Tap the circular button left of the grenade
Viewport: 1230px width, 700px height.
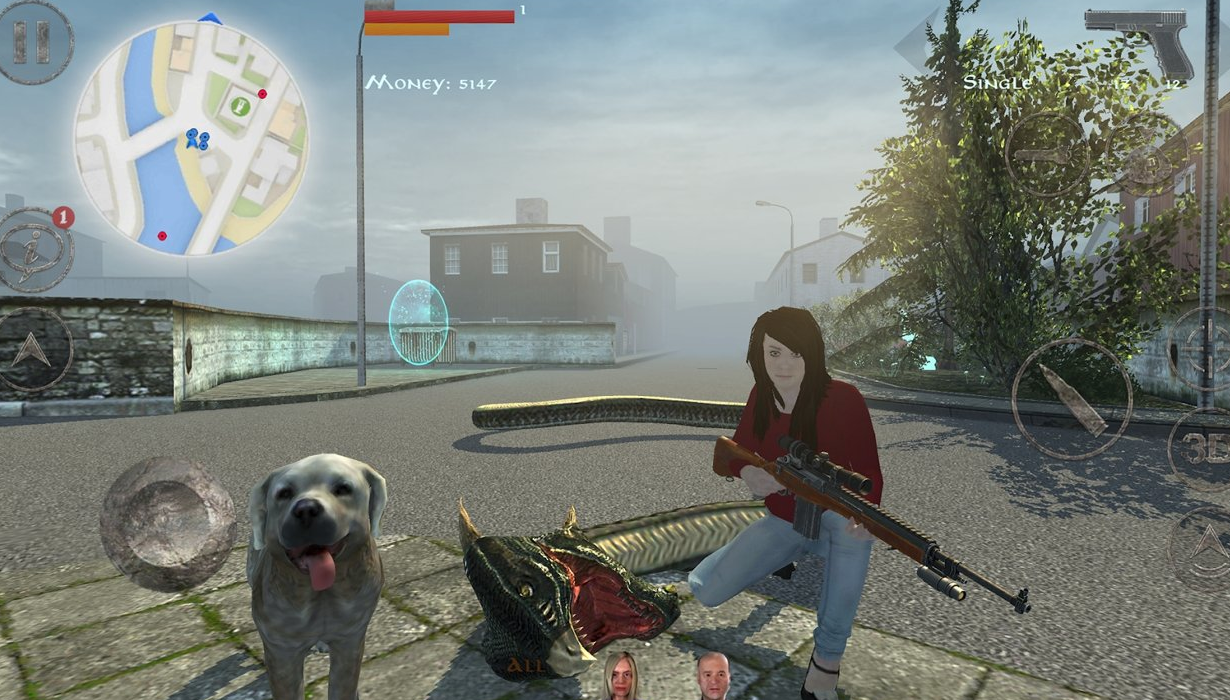click(1047, 154)
